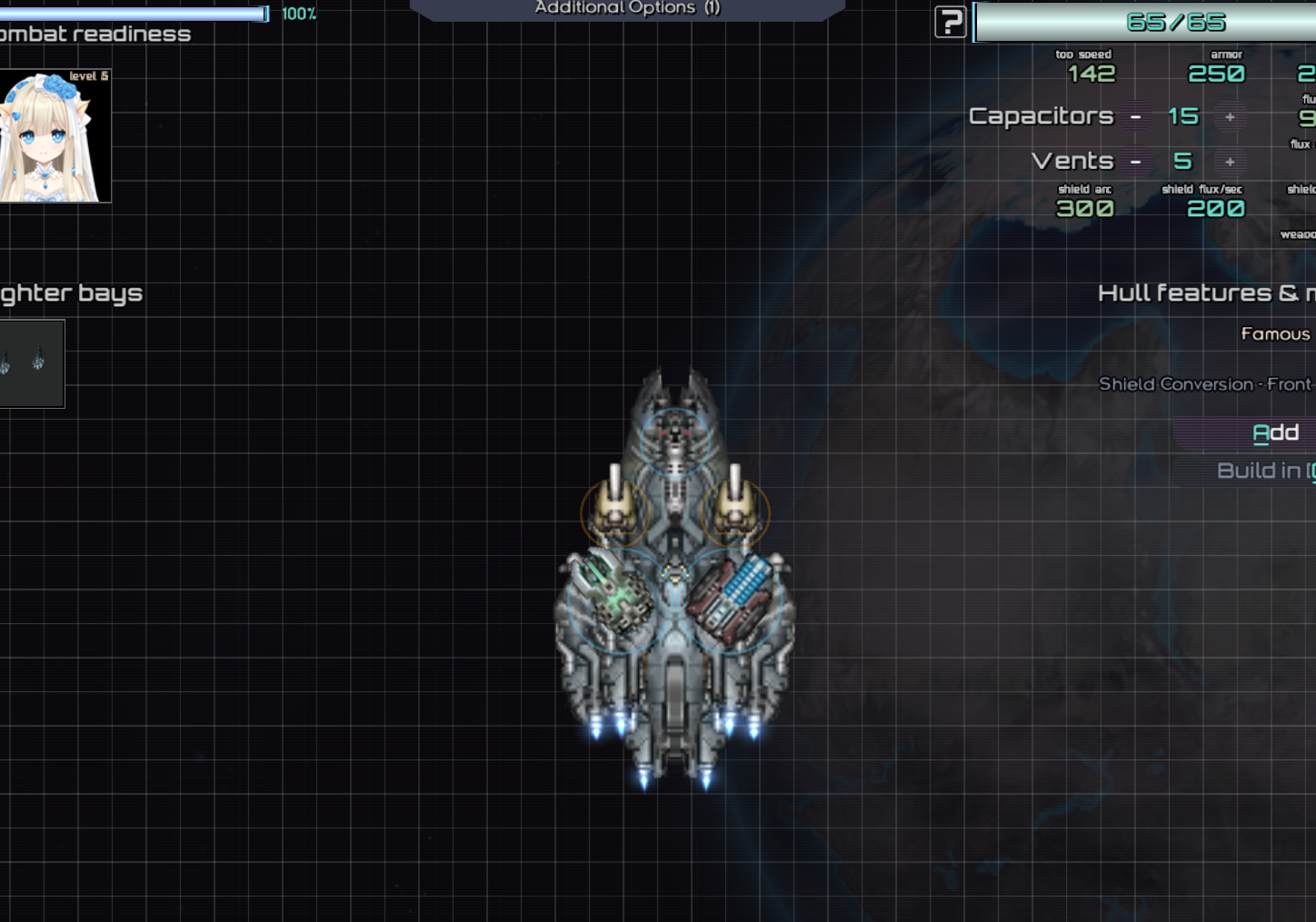Add a new hull mod
Screen dimensions: 1316x922
click(1274, 433)
